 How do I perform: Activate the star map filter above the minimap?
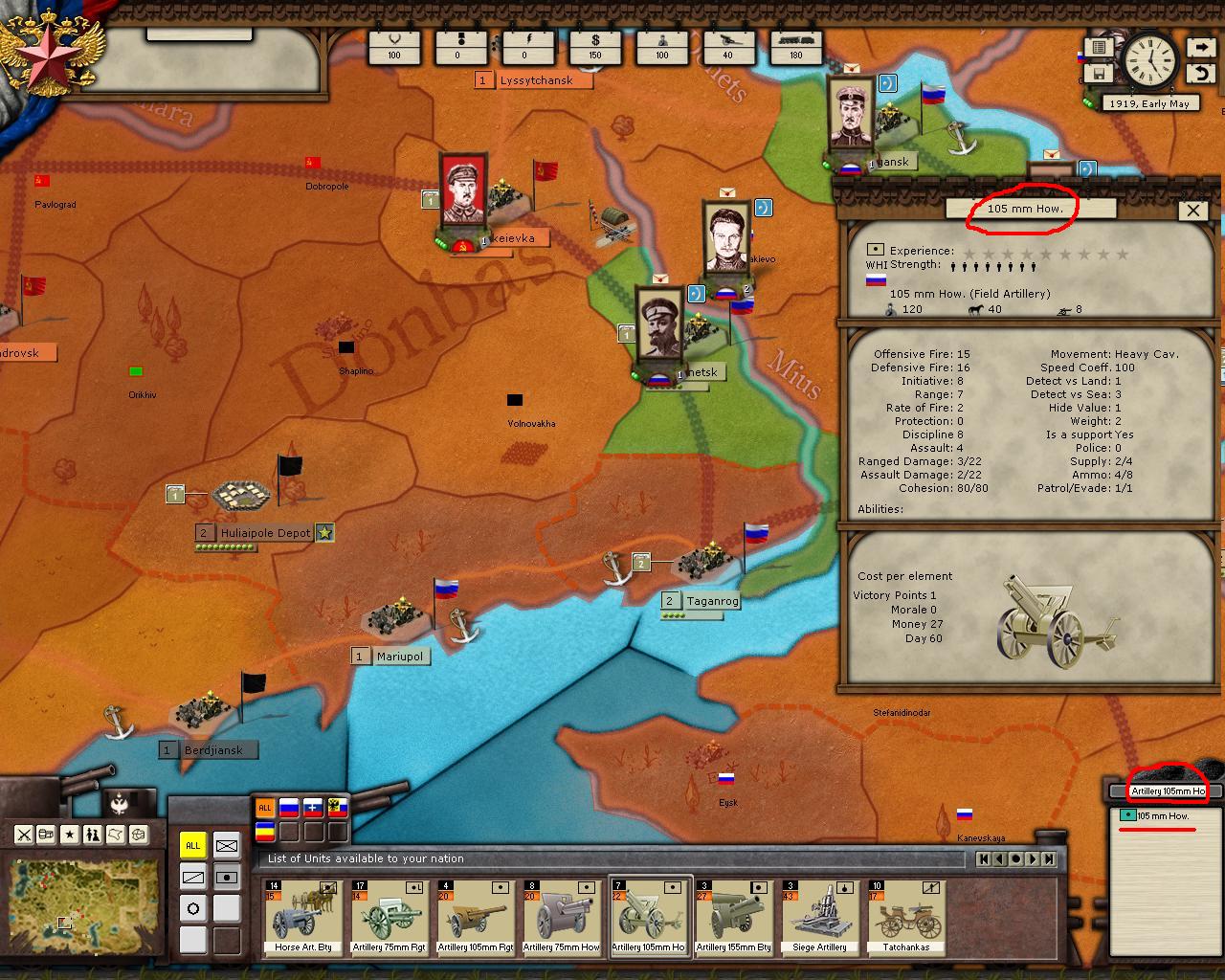click(70, 835)
